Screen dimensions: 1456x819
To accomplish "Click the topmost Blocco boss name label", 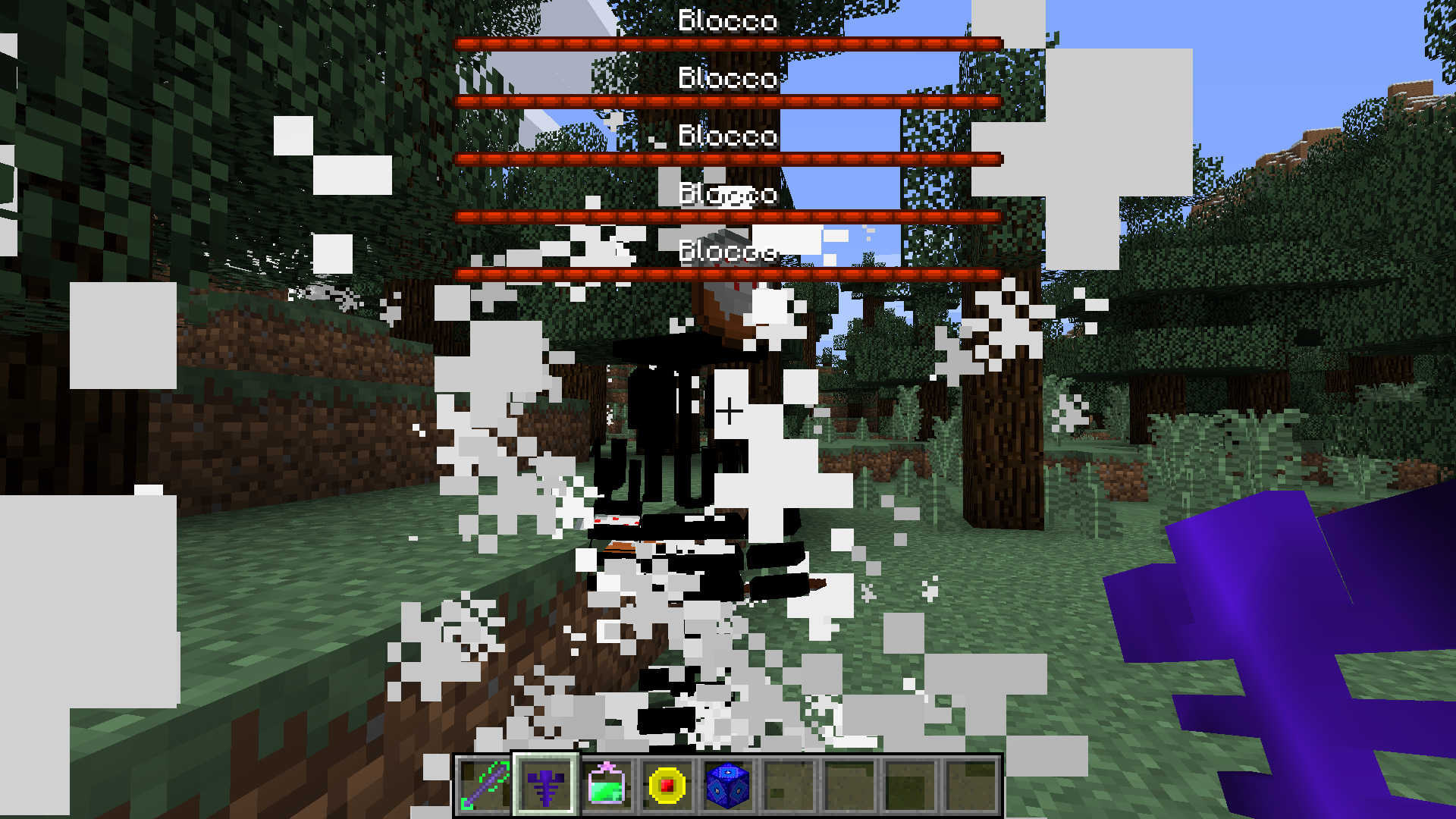I will coord(728,21).
